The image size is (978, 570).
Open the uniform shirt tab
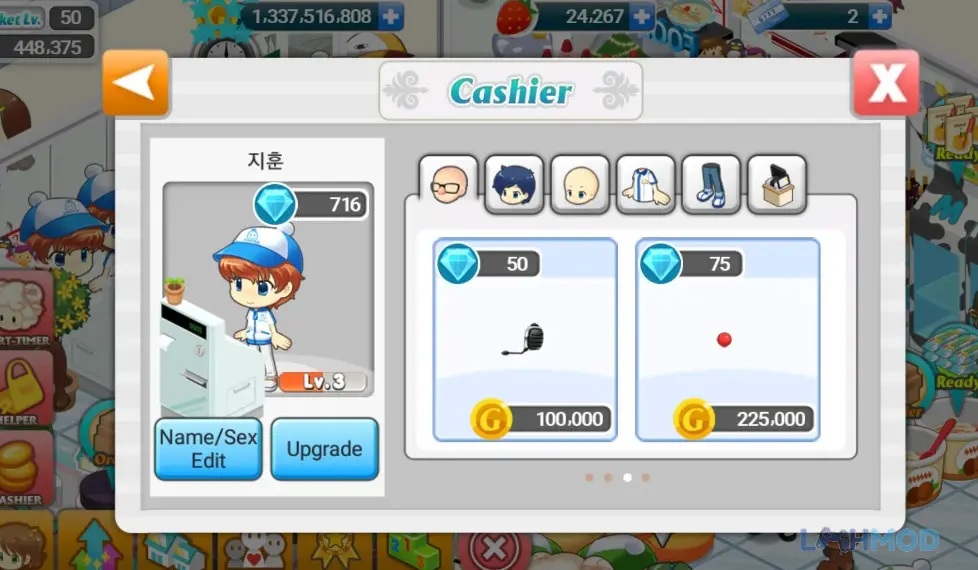(x=645, y=185)
